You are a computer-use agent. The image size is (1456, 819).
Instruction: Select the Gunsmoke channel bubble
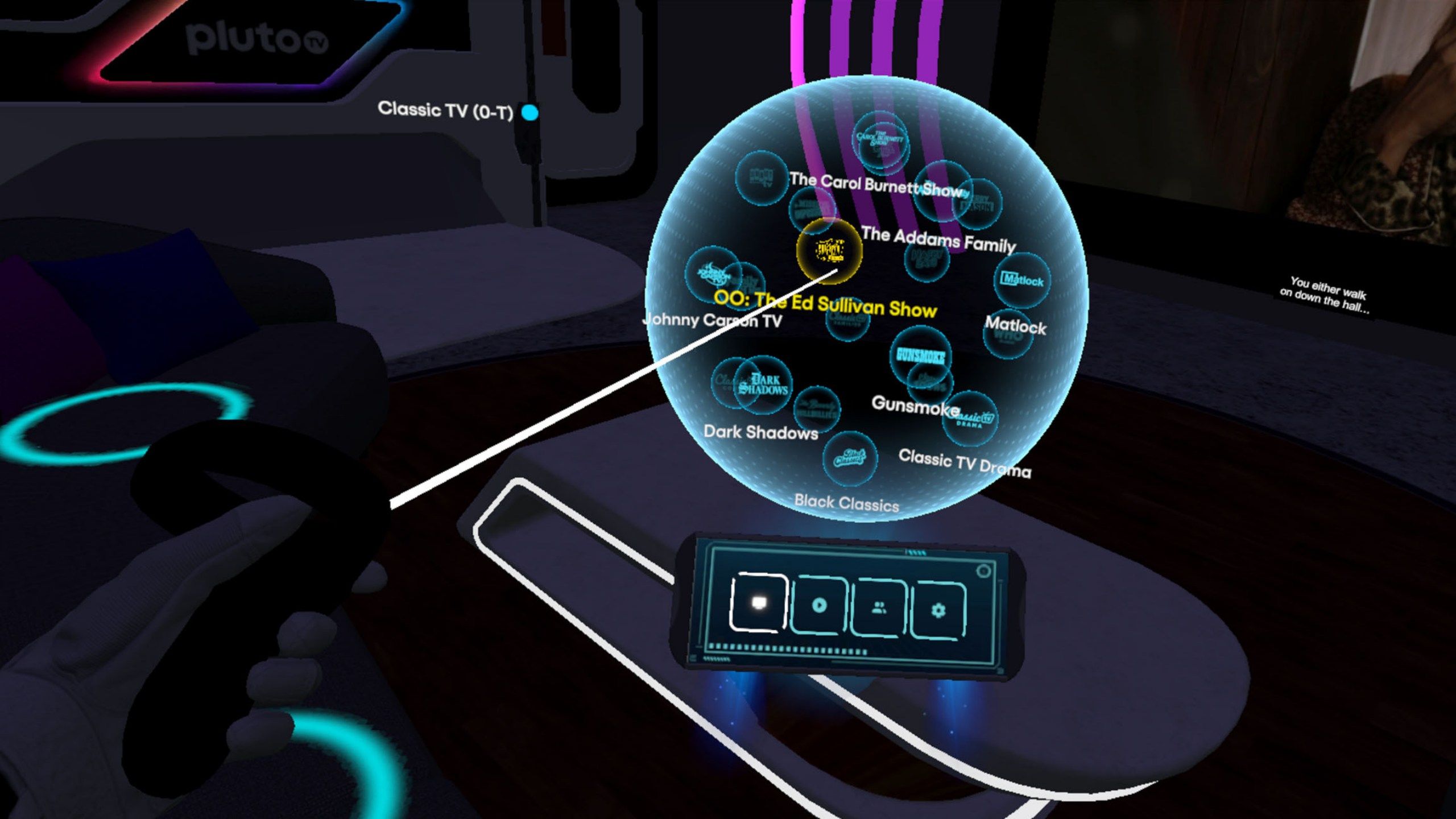tap(921, 355)
